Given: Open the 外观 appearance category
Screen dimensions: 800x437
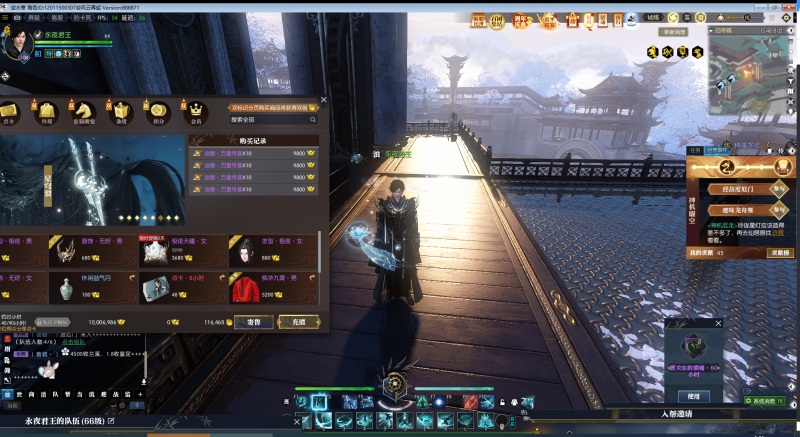Looking at the screenshot, I should 45,111.
